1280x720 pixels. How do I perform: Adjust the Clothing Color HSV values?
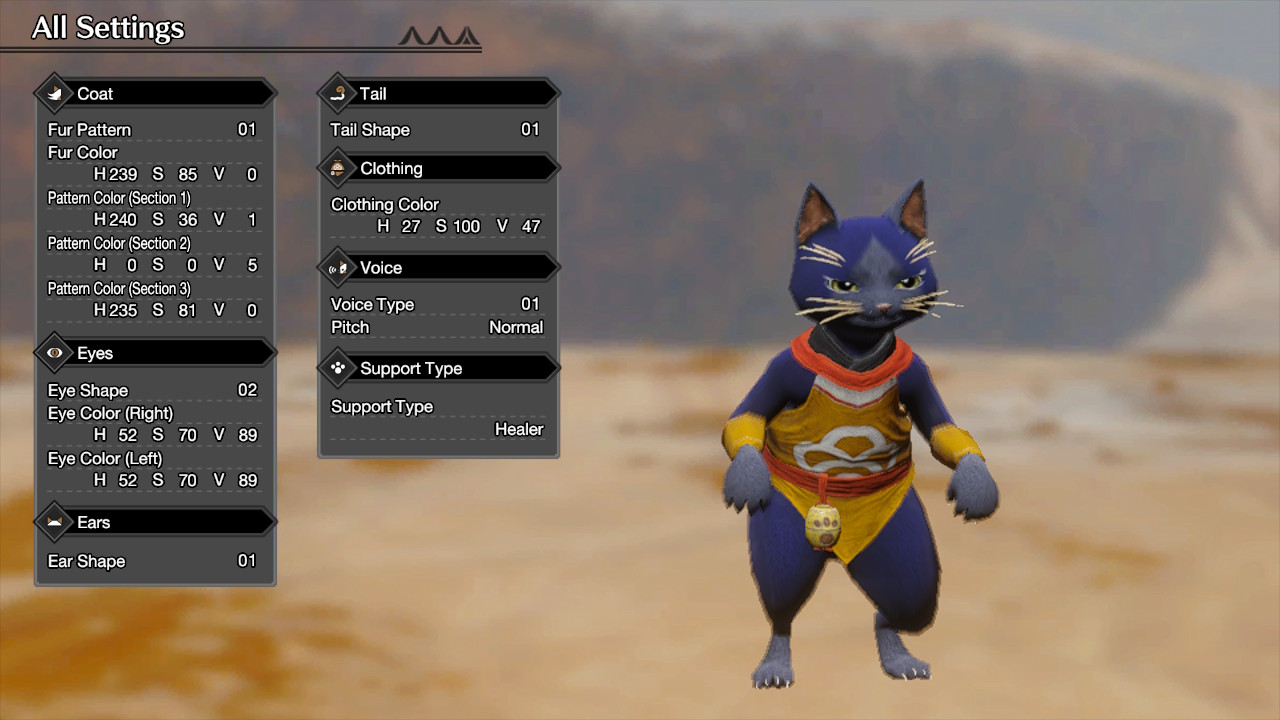pos(458,227)
